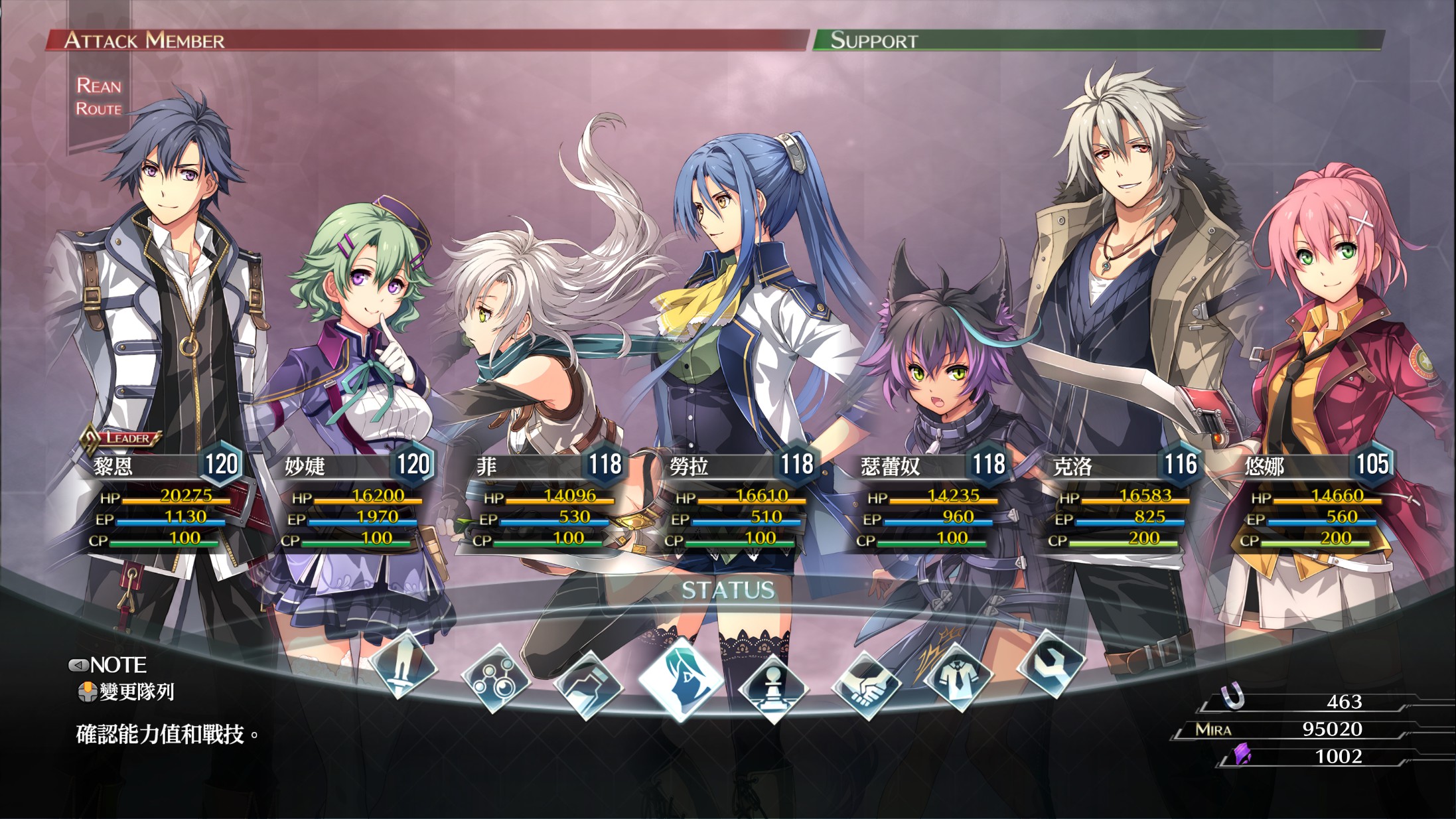Open the sword Equipment menu icon
Image resolution: width=1456 pixels, height=819 pixels.
point(403,666)
